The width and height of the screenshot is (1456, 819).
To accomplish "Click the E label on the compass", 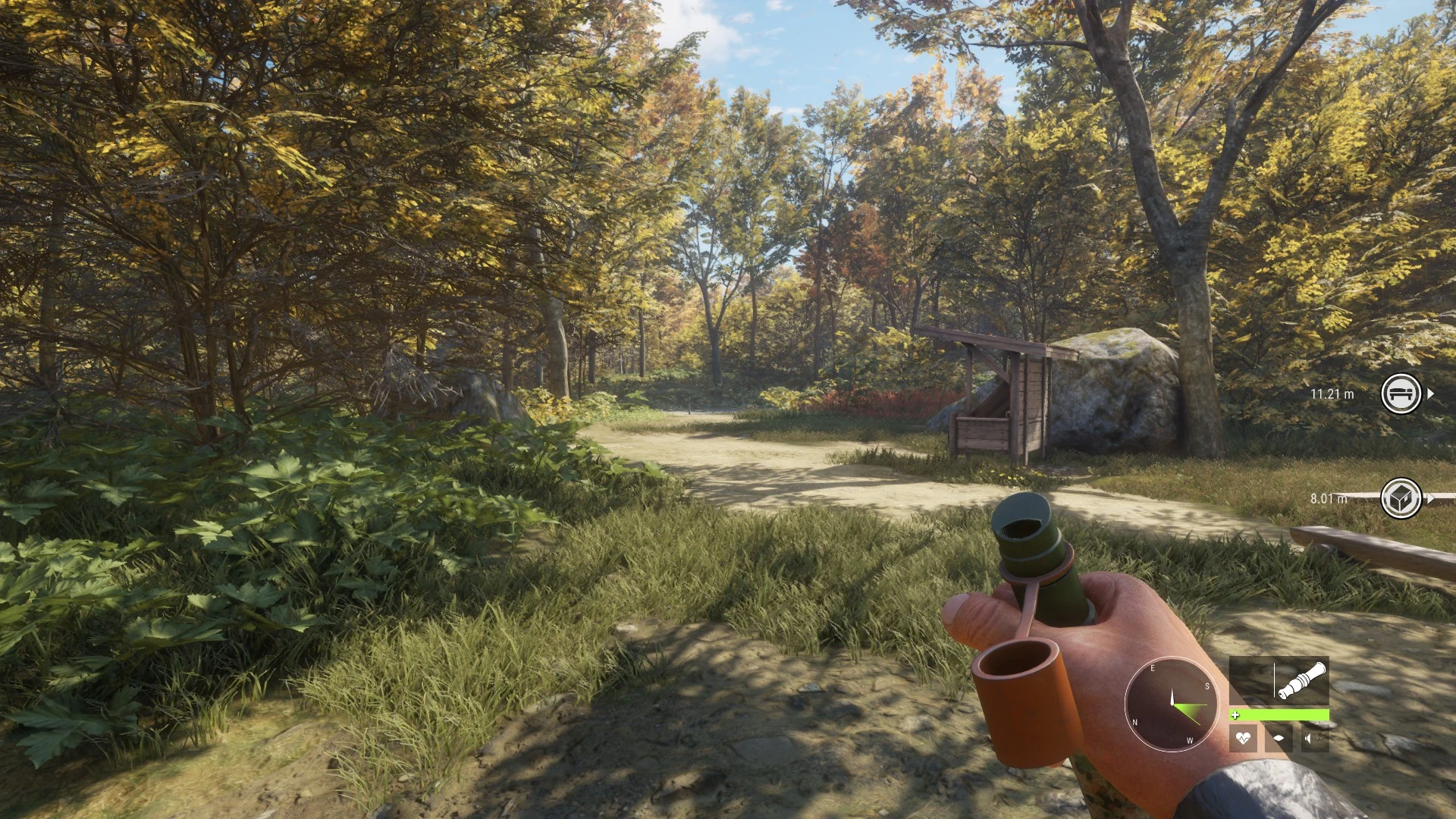I will coord(1152,668).
